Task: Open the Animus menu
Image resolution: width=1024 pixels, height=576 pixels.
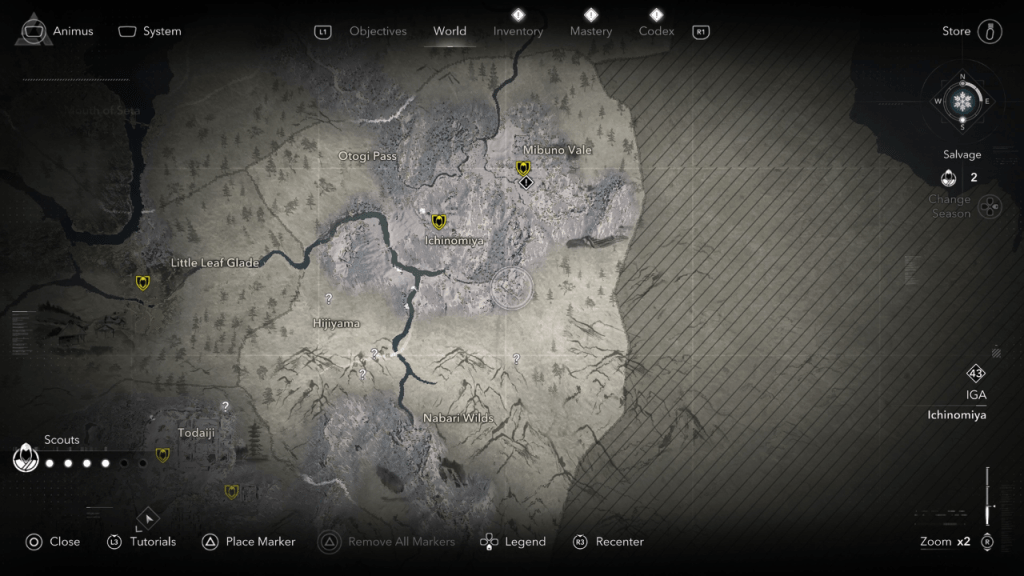Action: (56, 31)
